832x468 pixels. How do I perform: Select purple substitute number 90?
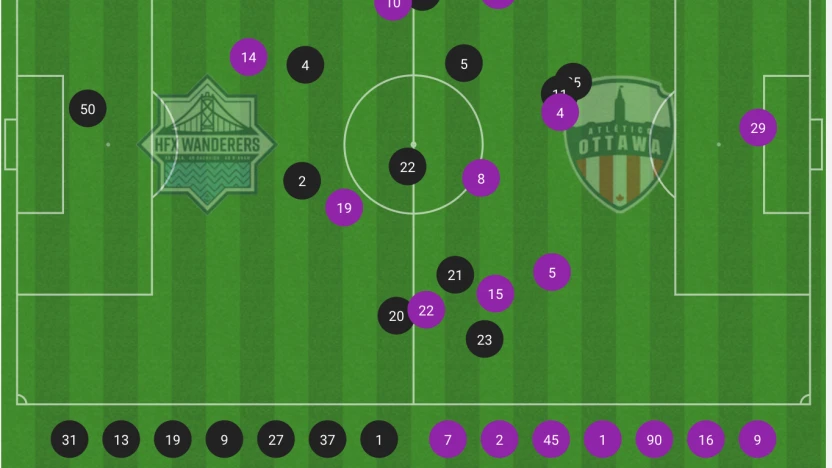654,439
